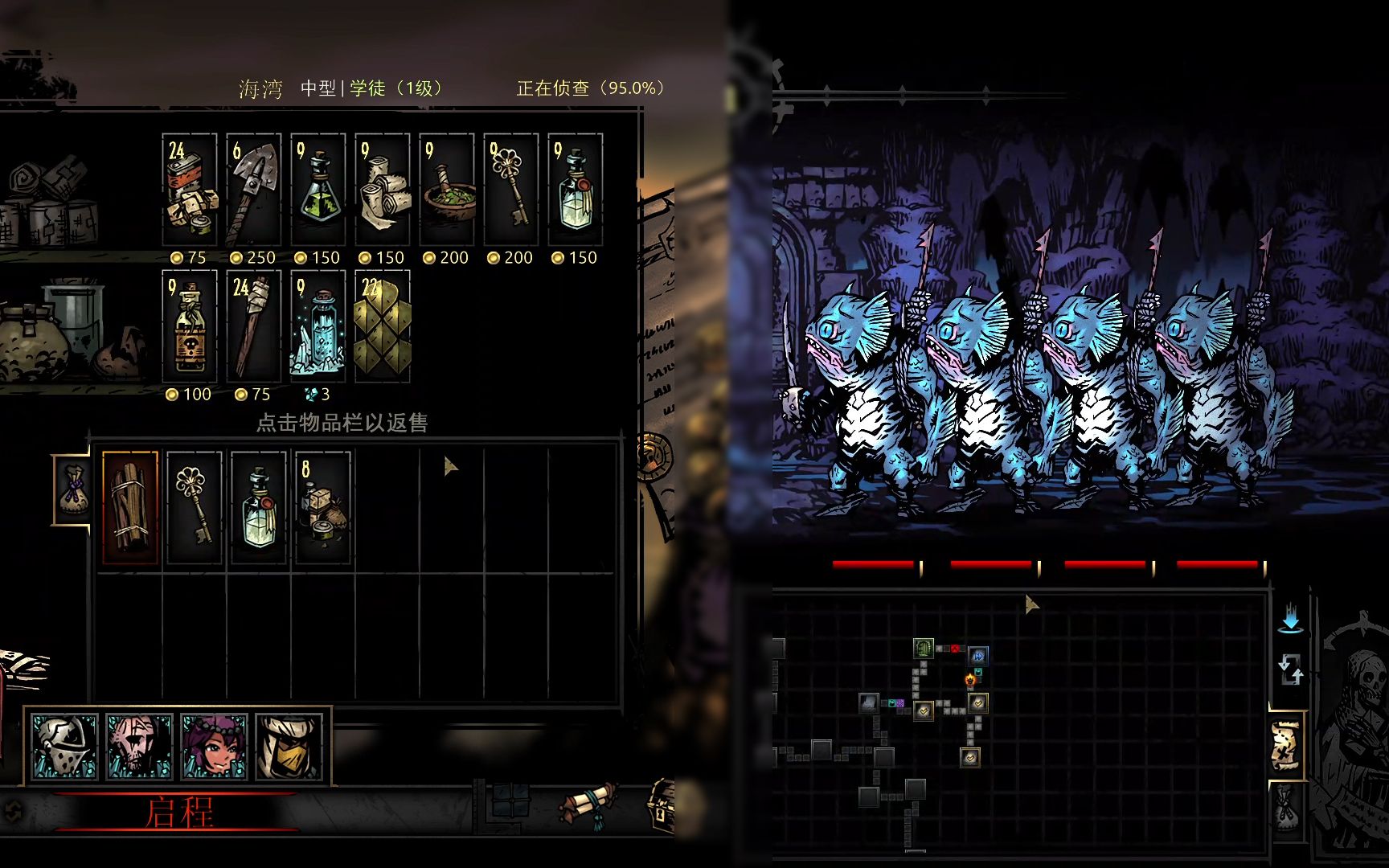Purchase the blue crystal vial for shards
This screenshot has width=1389, height=868.
pos(318,326)
